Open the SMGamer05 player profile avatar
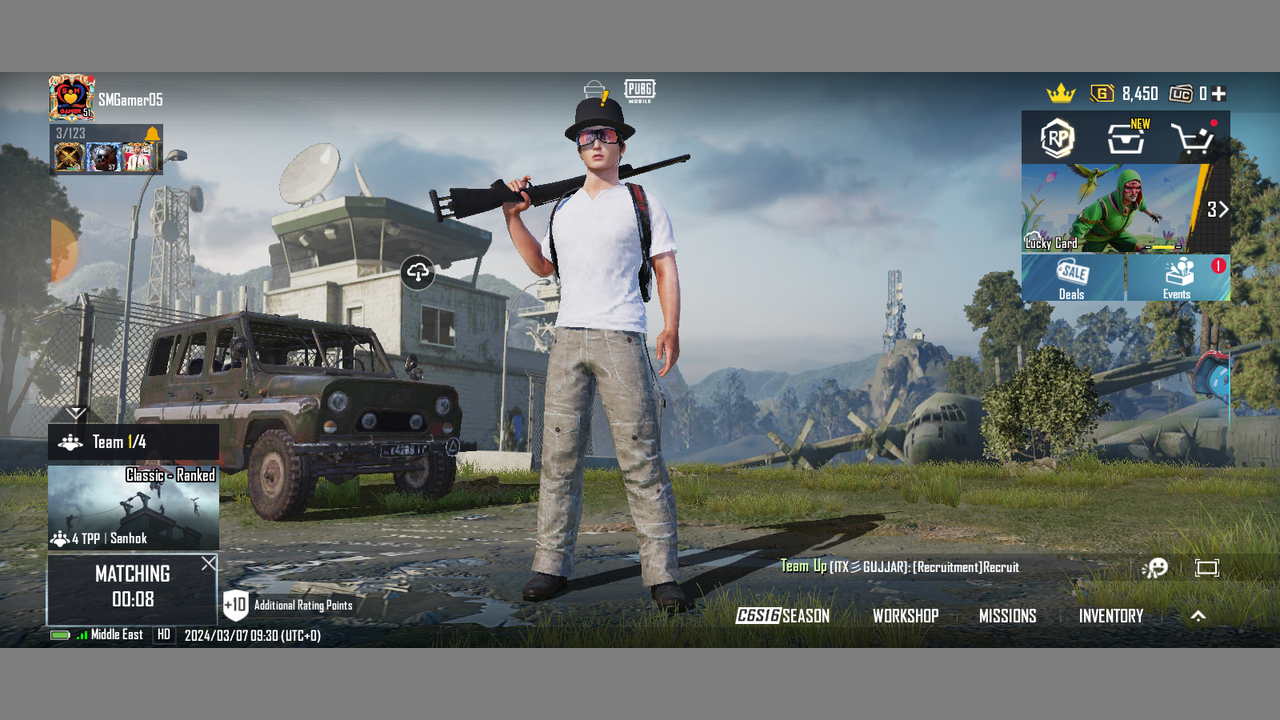The image size is (1280, 720). point(72,98)
